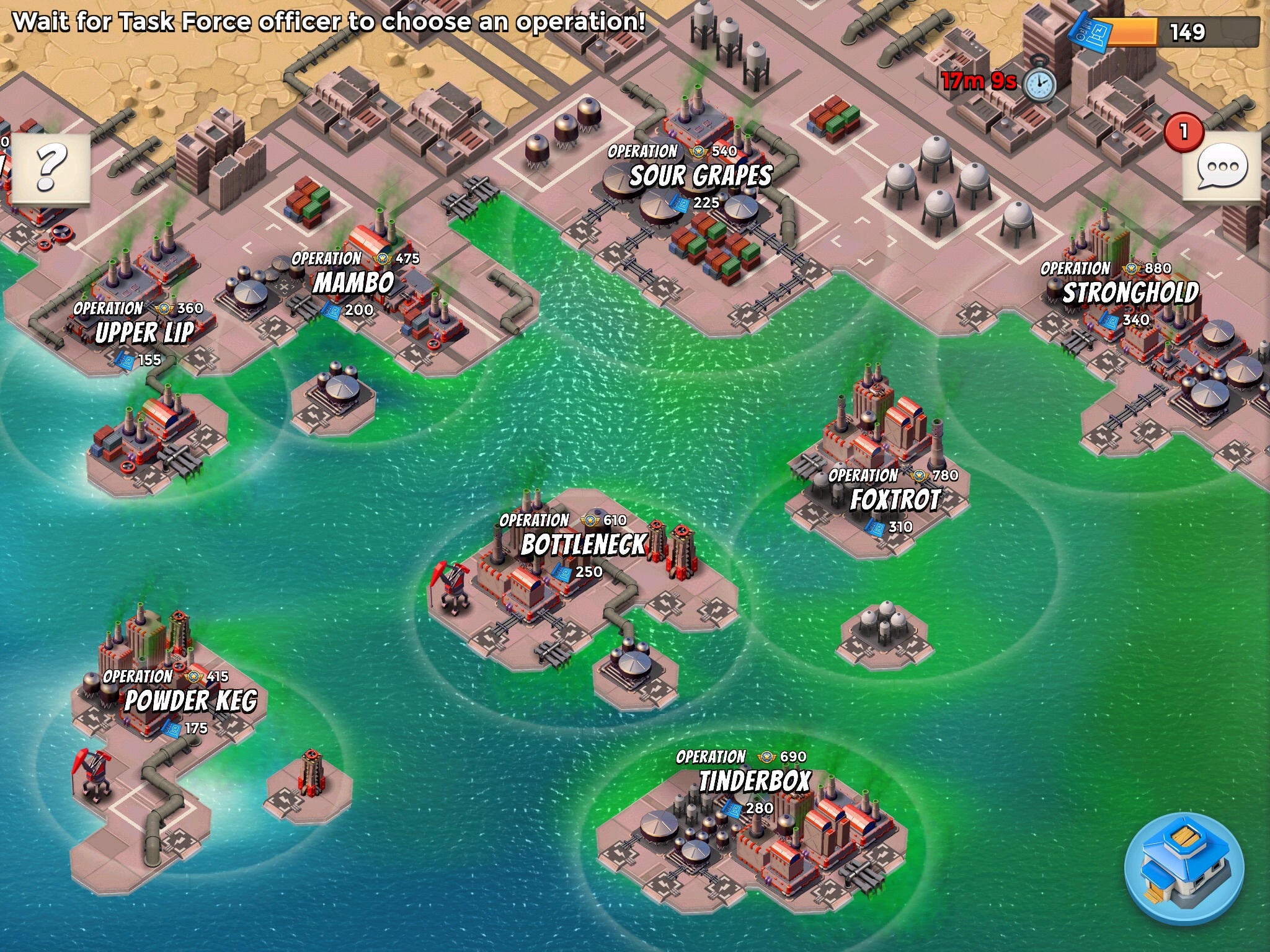Open the question mark help button
The width and height of the screenshot is (1270, 952).
[51, 167]
